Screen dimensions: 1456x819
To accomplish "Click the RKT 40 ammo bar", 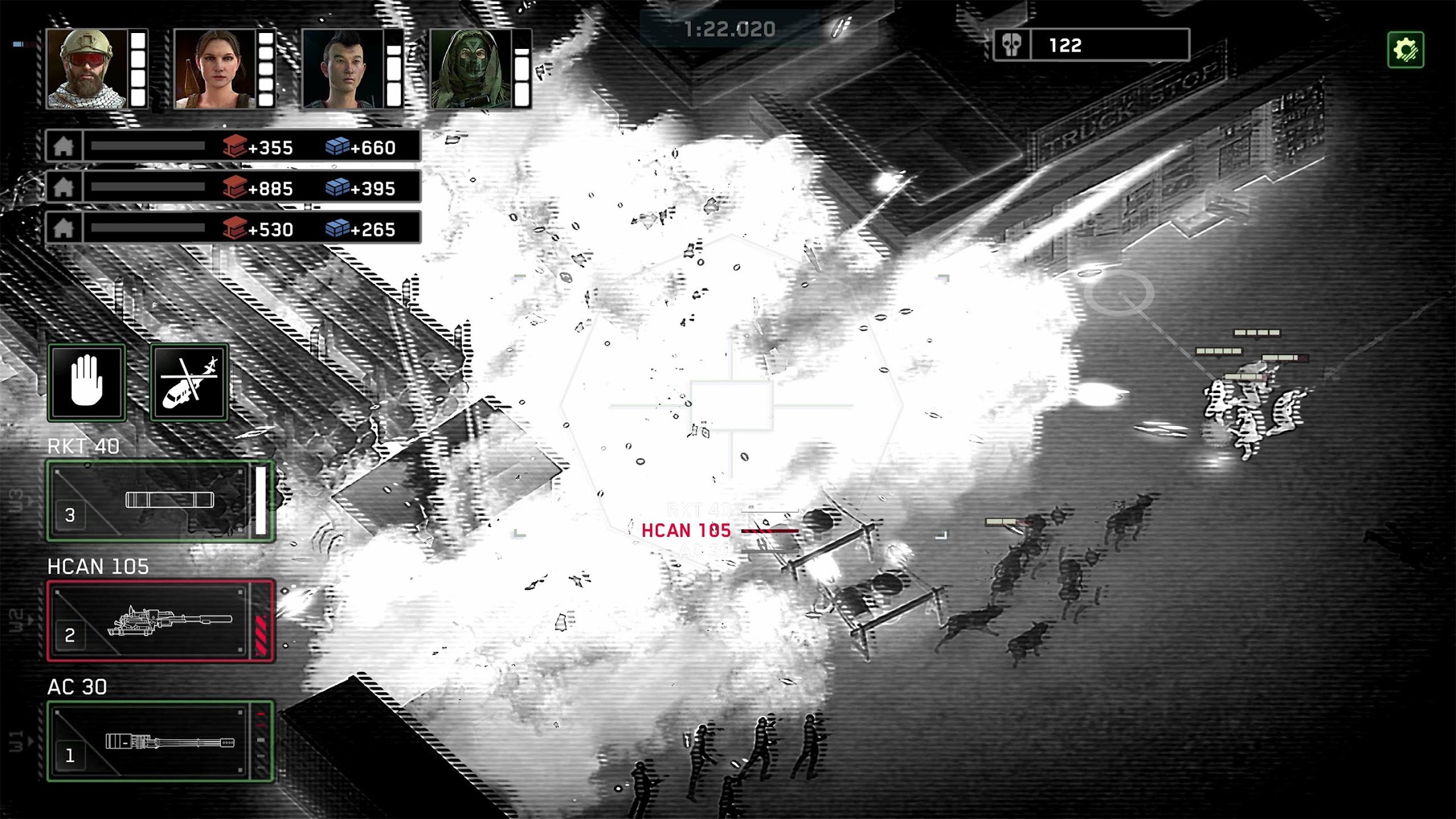I will [x=262, y=502].
